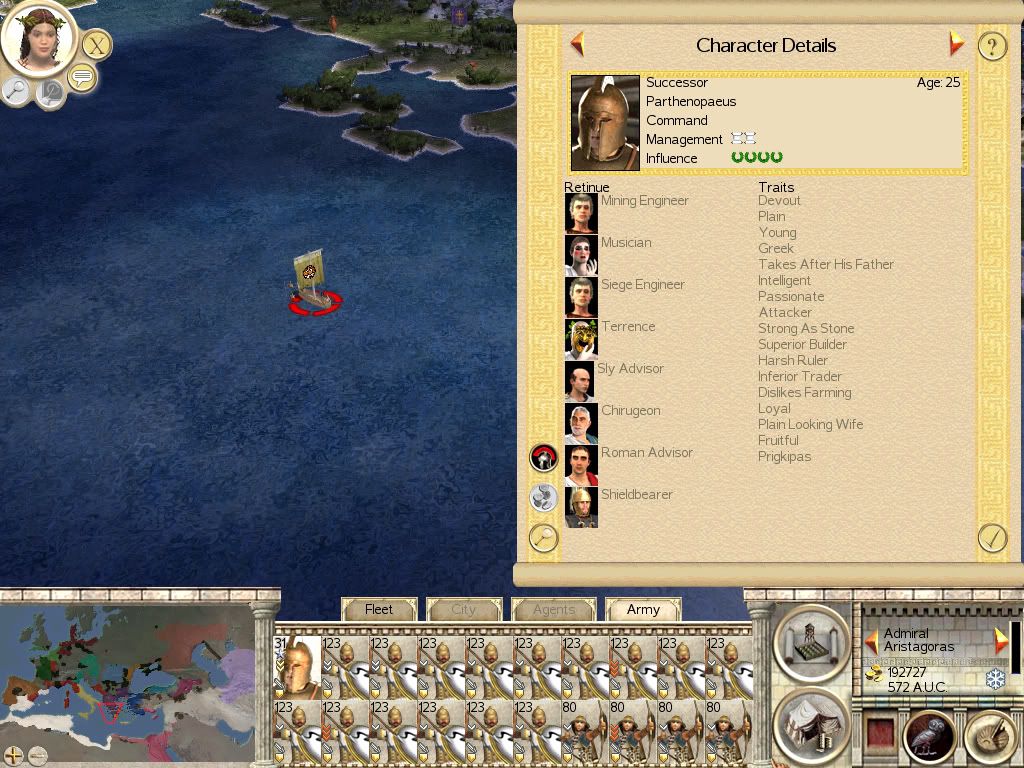The width and height of the screenshot is (1024, 768).
Task: Select the Chirugeon retinue portrait
Action: tap(581, 423)
